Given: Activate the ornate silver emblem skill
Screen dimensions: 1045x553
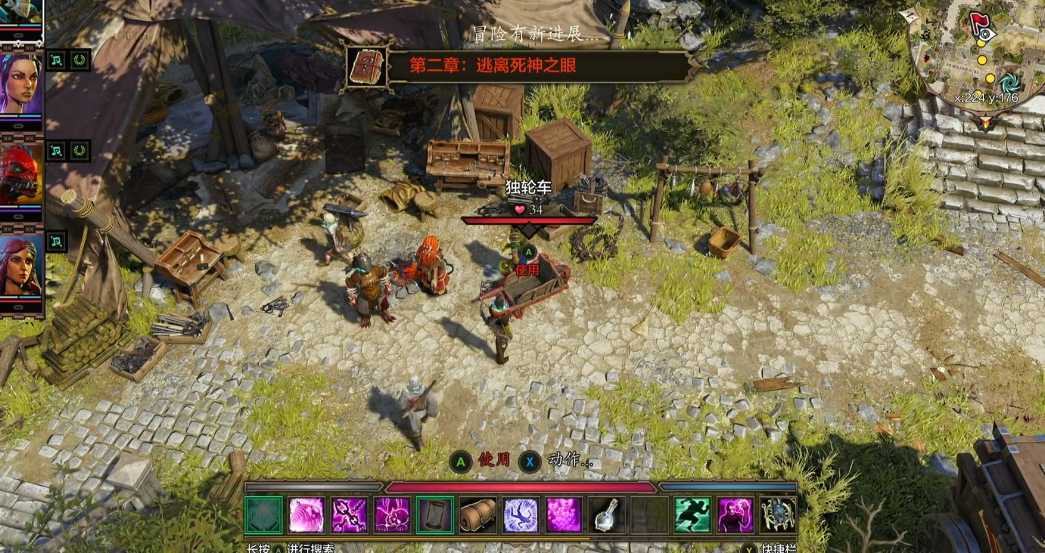Looking at the screenshot, I should point(777,515).
